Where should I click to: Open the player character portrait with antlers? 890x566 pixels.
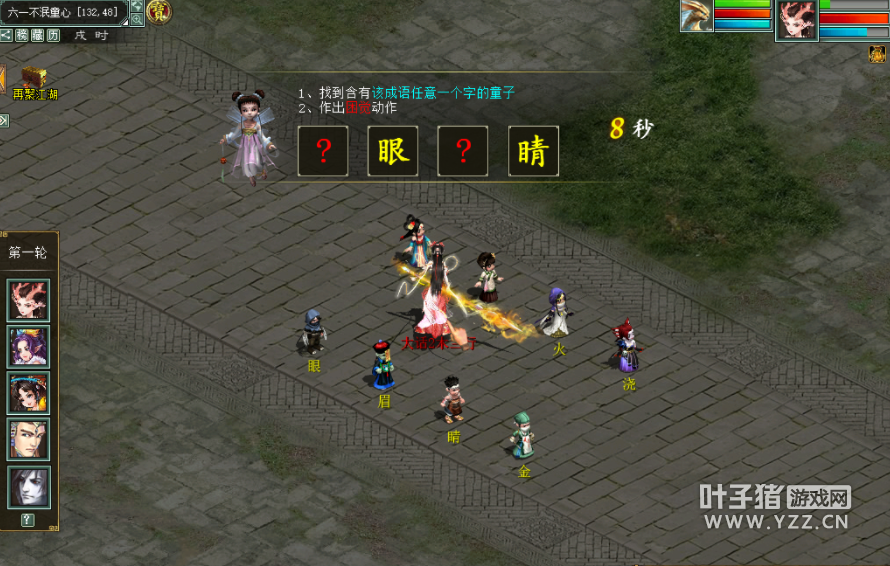click(x=796, y=19)
